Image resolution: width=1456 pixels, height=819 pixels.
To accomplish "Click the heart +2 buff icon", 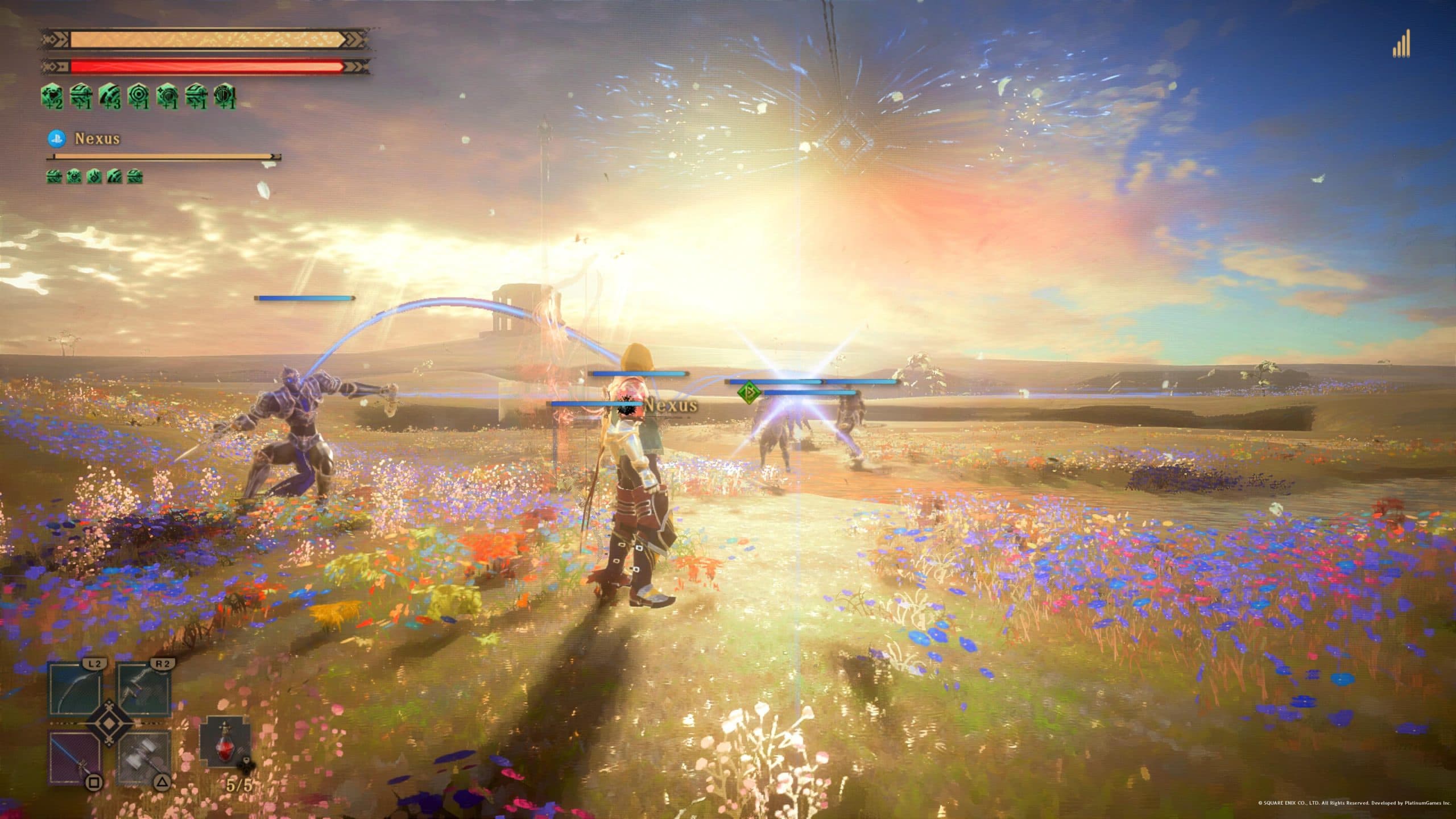I will (x=53, y=96).
